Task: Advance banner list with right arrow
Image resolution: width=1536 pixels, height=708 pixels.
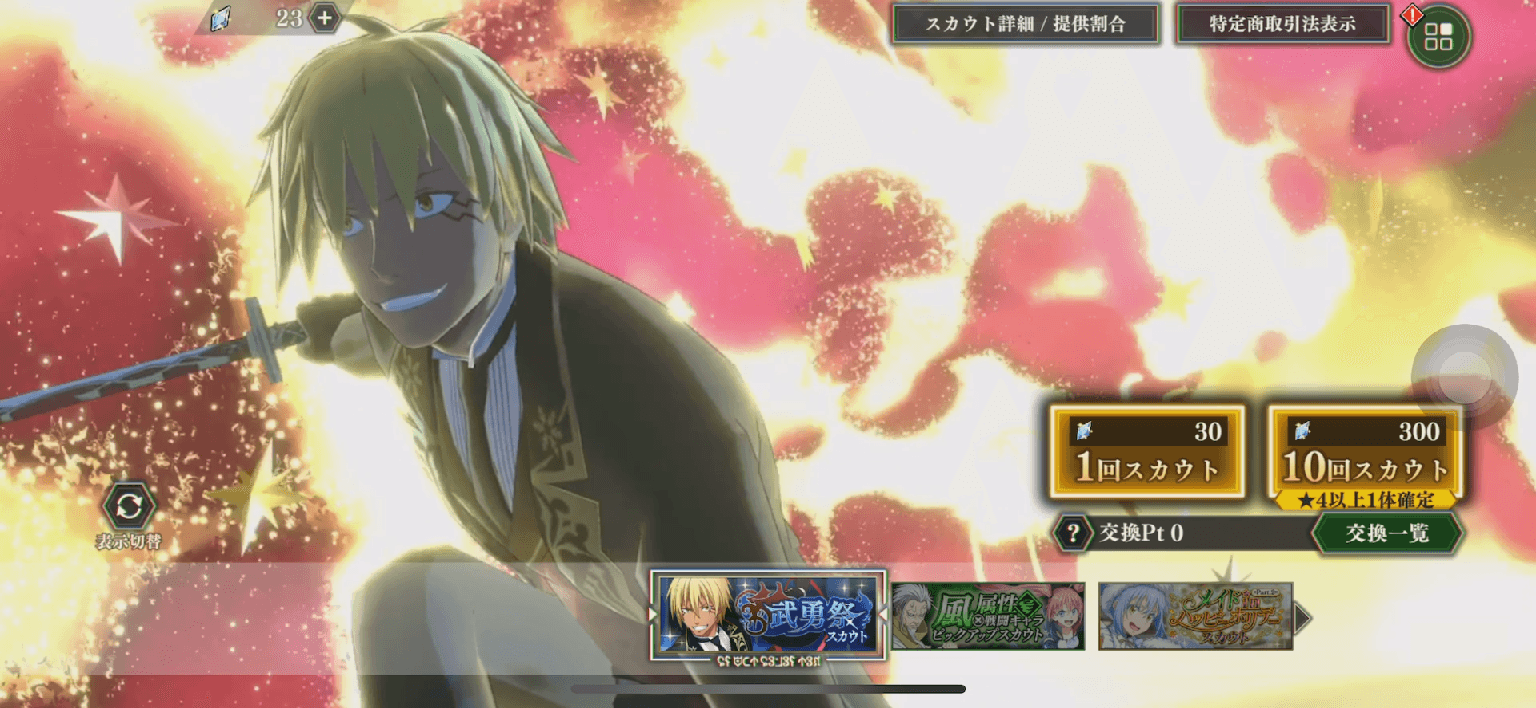Action: tap(1302, 617)
